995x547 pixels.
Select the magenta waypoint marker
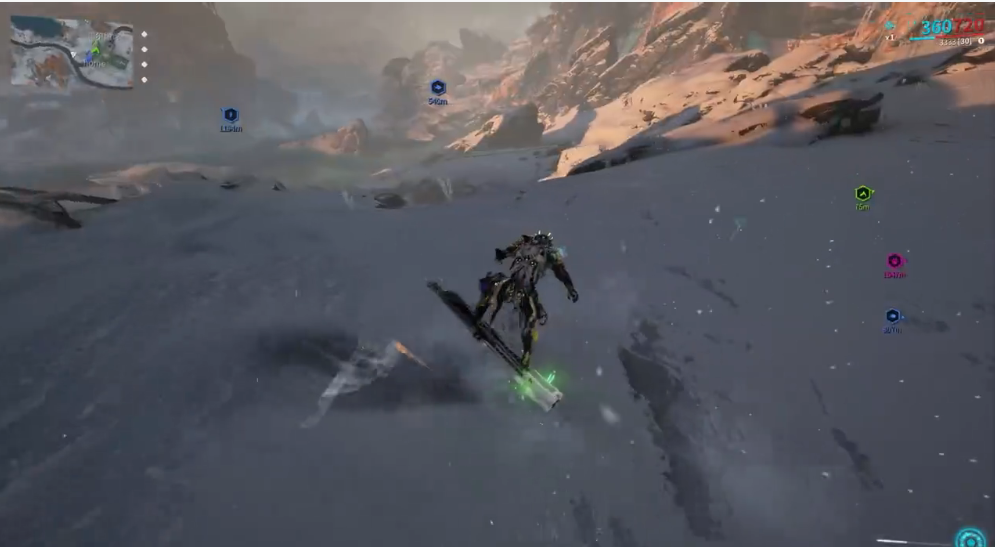(x=894, y=261)
